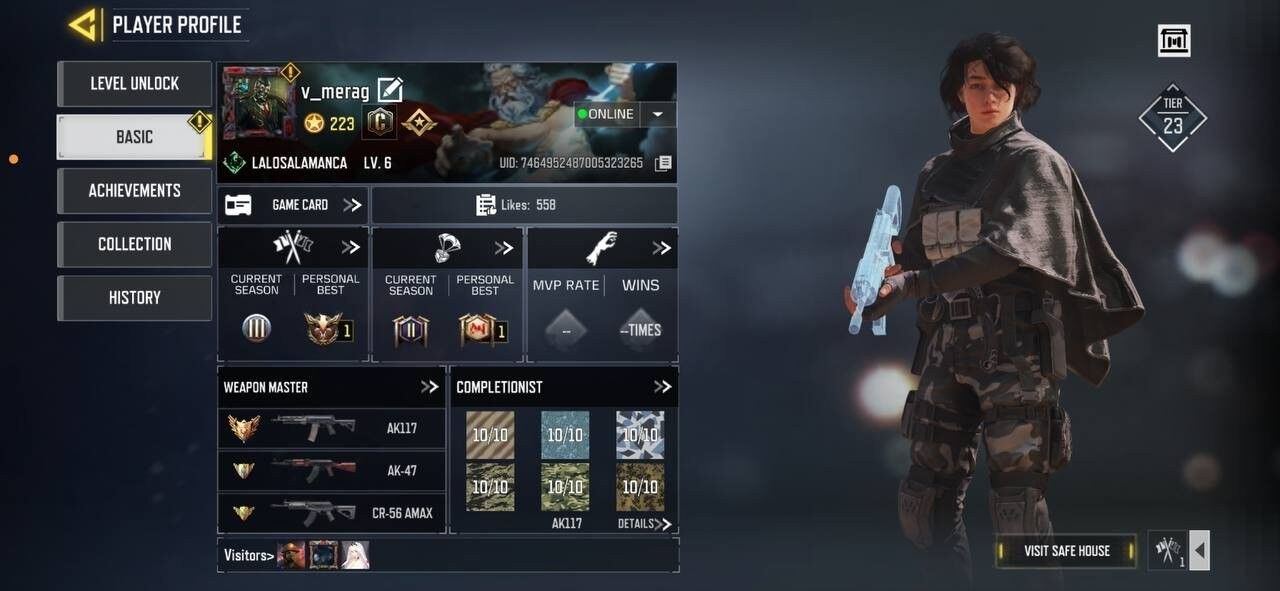The image size is (1280, 591).
Task: Visit the Safe House
Action: coord(1066,551)
